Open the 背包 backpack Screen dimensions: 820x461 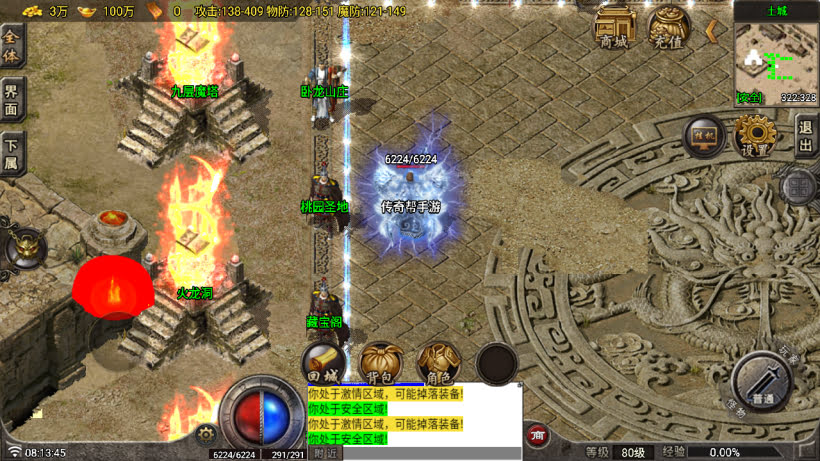point(381,362)
